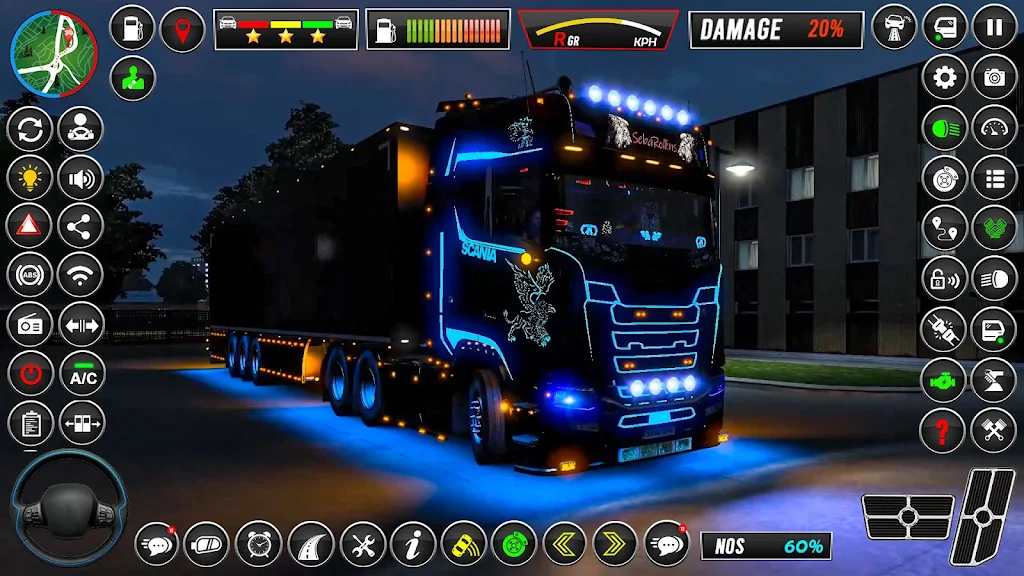This screenshot has height=576, width=1024.
Task: Open the red question mark help
Action: tap(943, 430)
